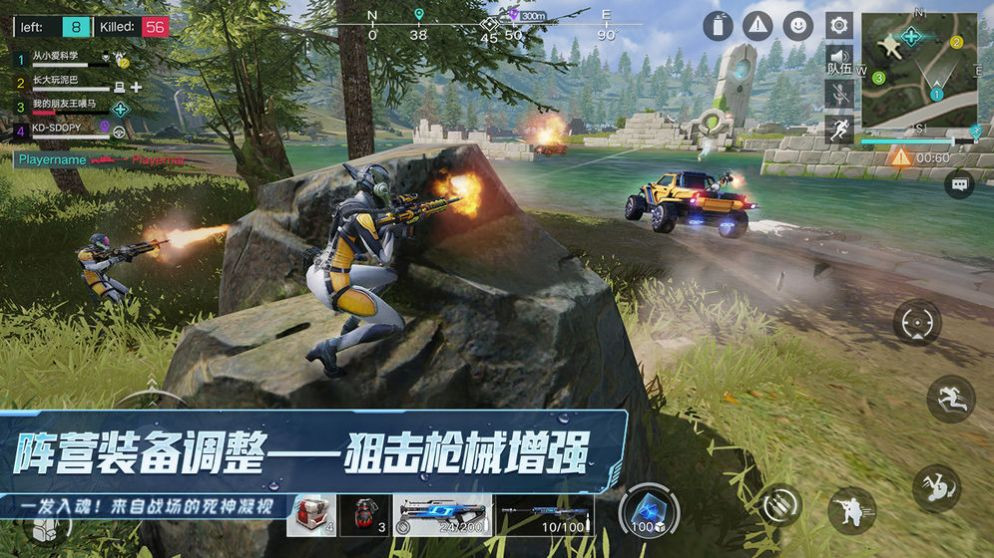Toggle the 队伍 team speaker channel
This screenshot has width=994, height=558.
coord(839,60)
